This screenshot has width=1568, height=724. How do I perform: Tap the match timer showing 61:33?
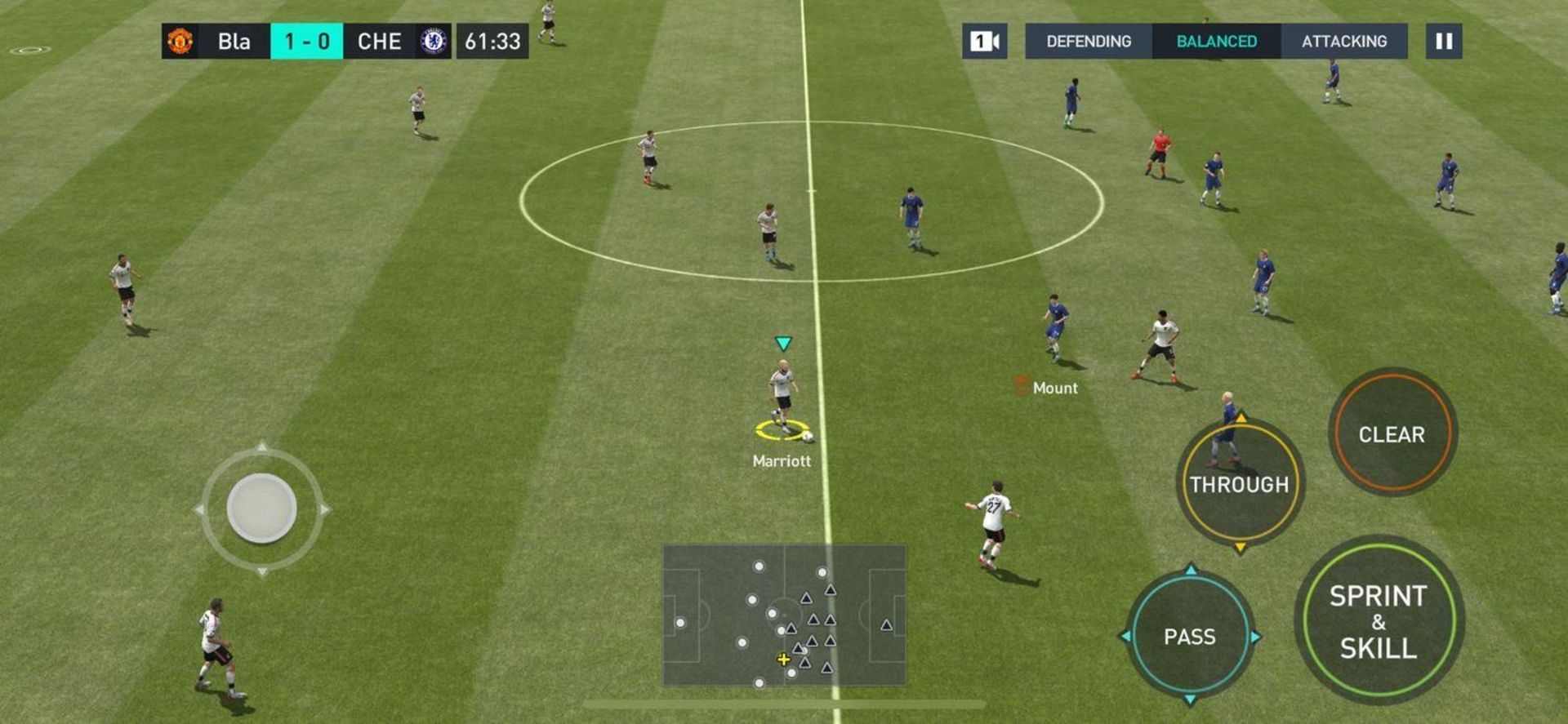(x=492, y=42)
